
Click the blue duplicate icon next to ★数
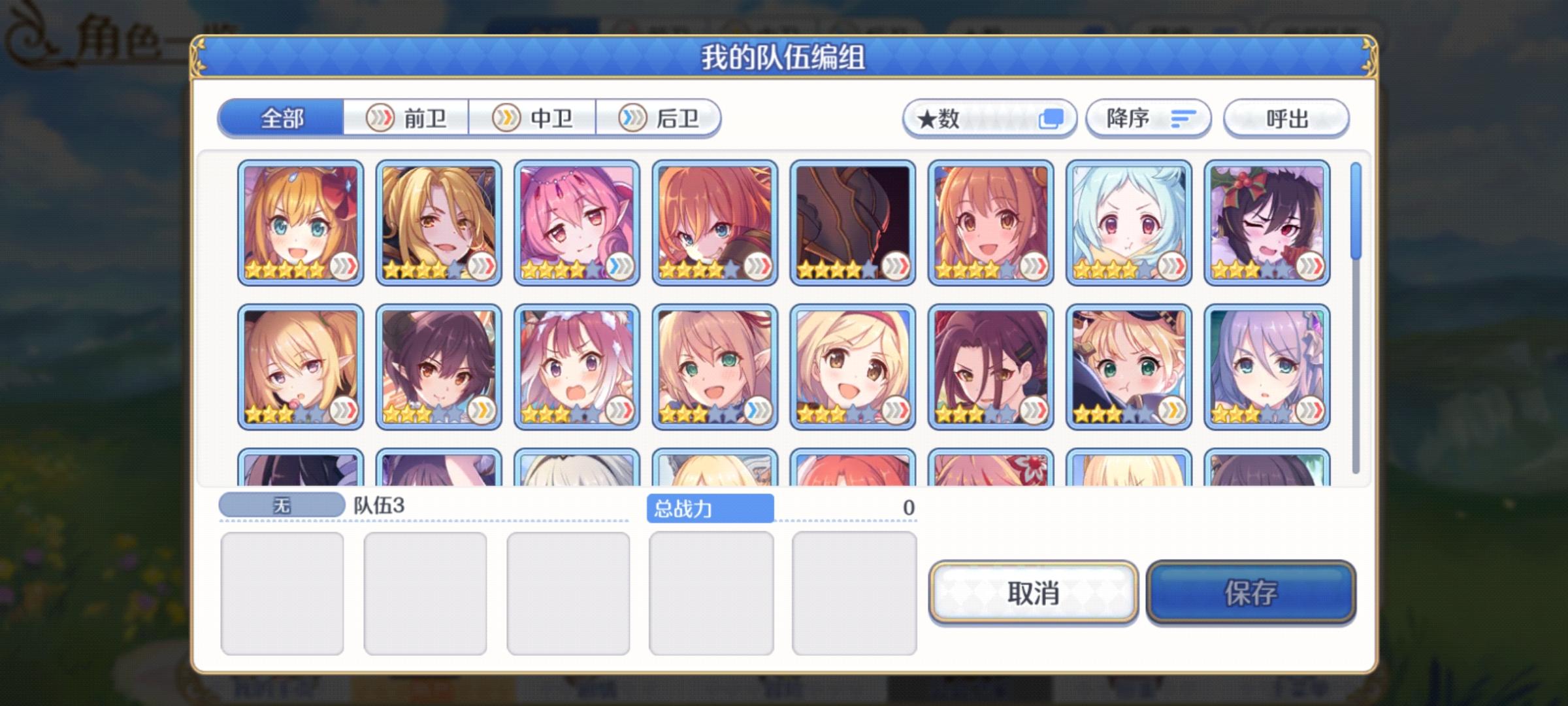pos(1051,118)
